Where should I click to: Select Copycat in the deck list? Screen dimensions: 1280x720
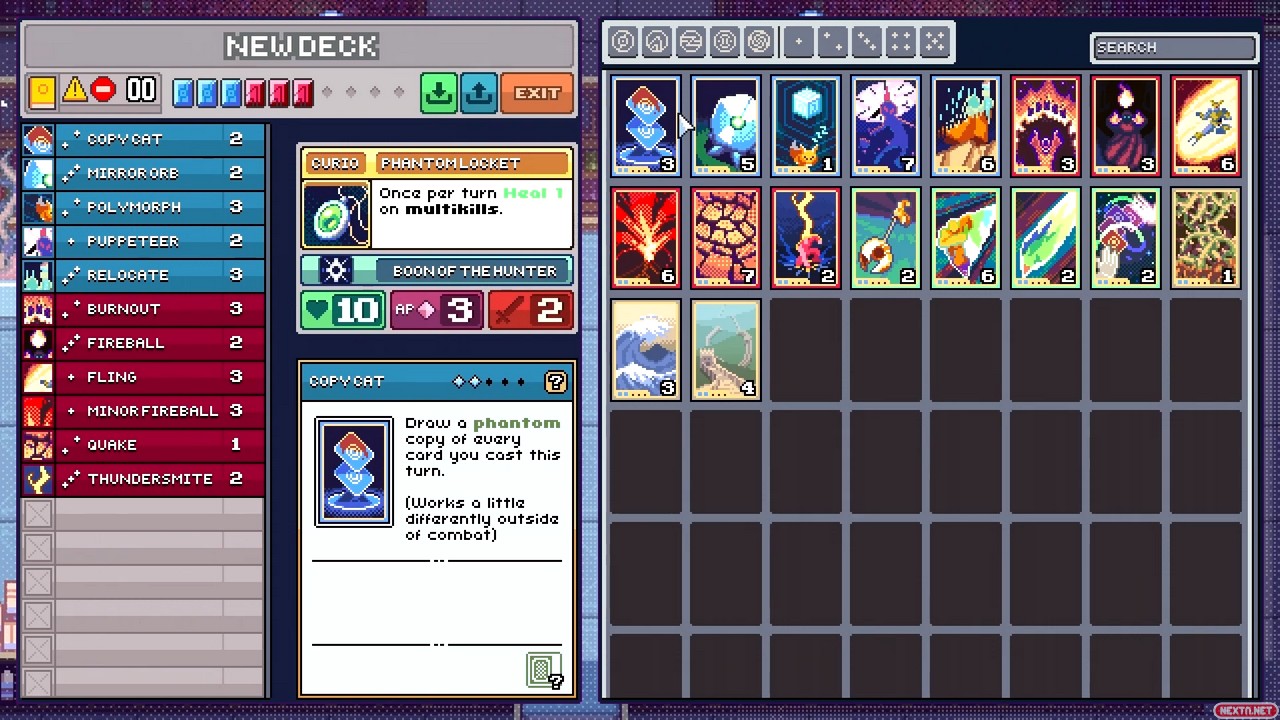pos(144,139)
